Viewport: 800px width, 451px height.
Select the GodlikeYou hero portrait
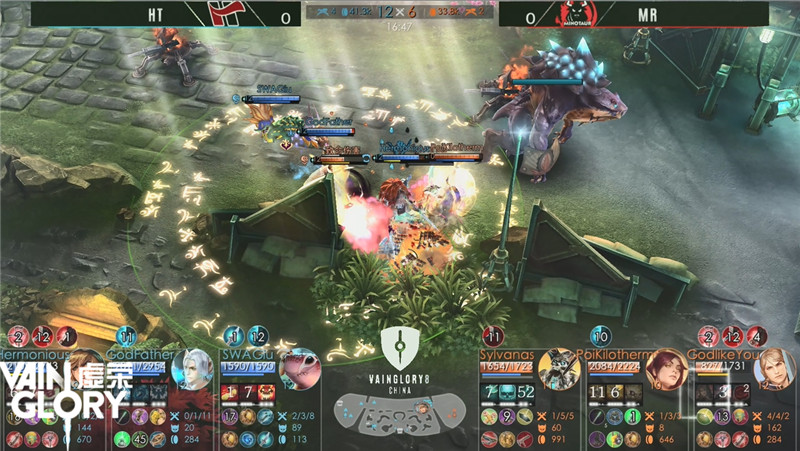click(x=773, y=369)
